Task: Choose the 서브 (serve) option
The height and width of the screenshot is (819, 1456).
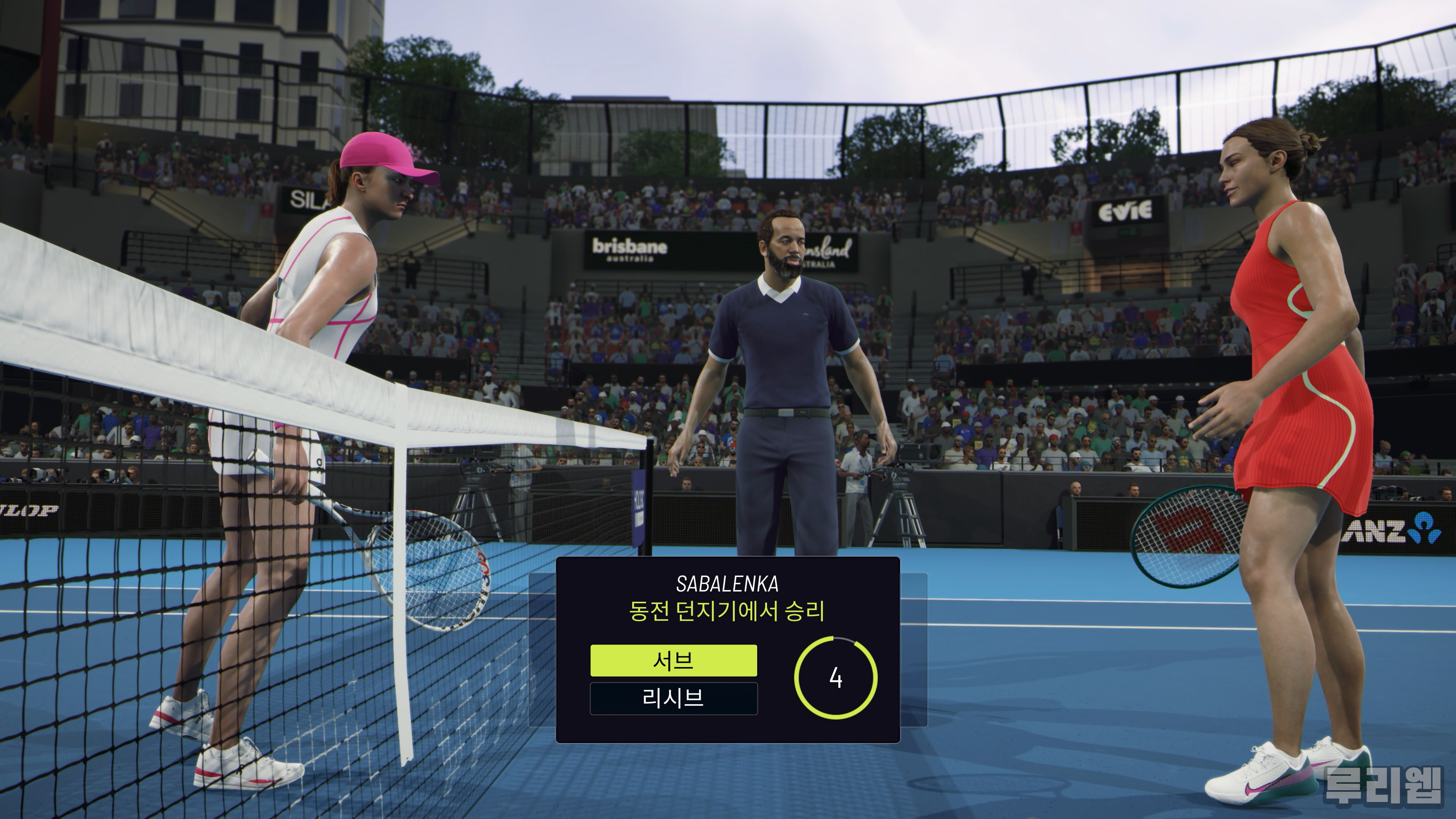Action: click(673, 660)
